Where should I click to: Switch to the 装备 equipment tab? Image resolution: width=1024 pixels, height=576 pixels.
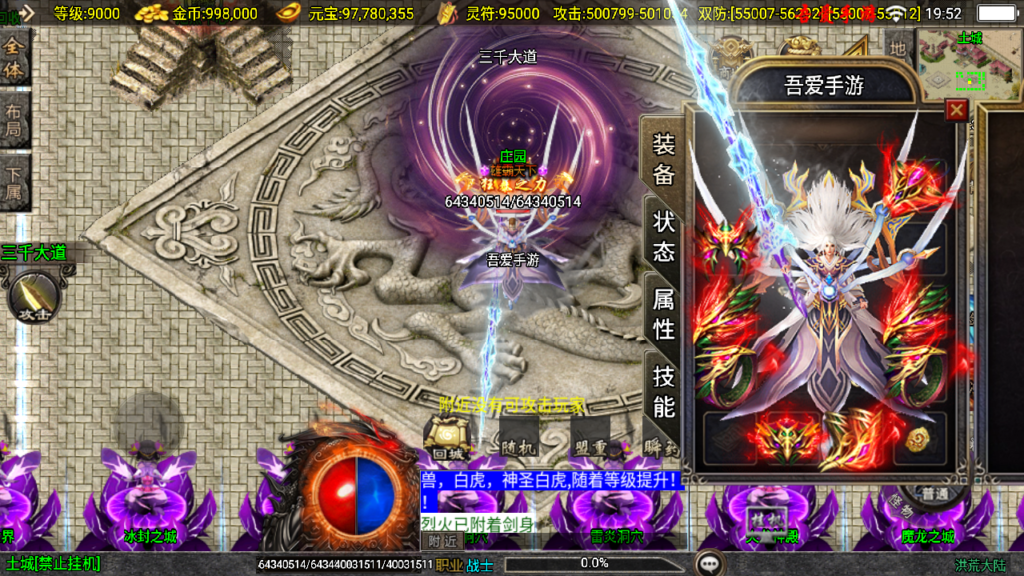[664, 160]
